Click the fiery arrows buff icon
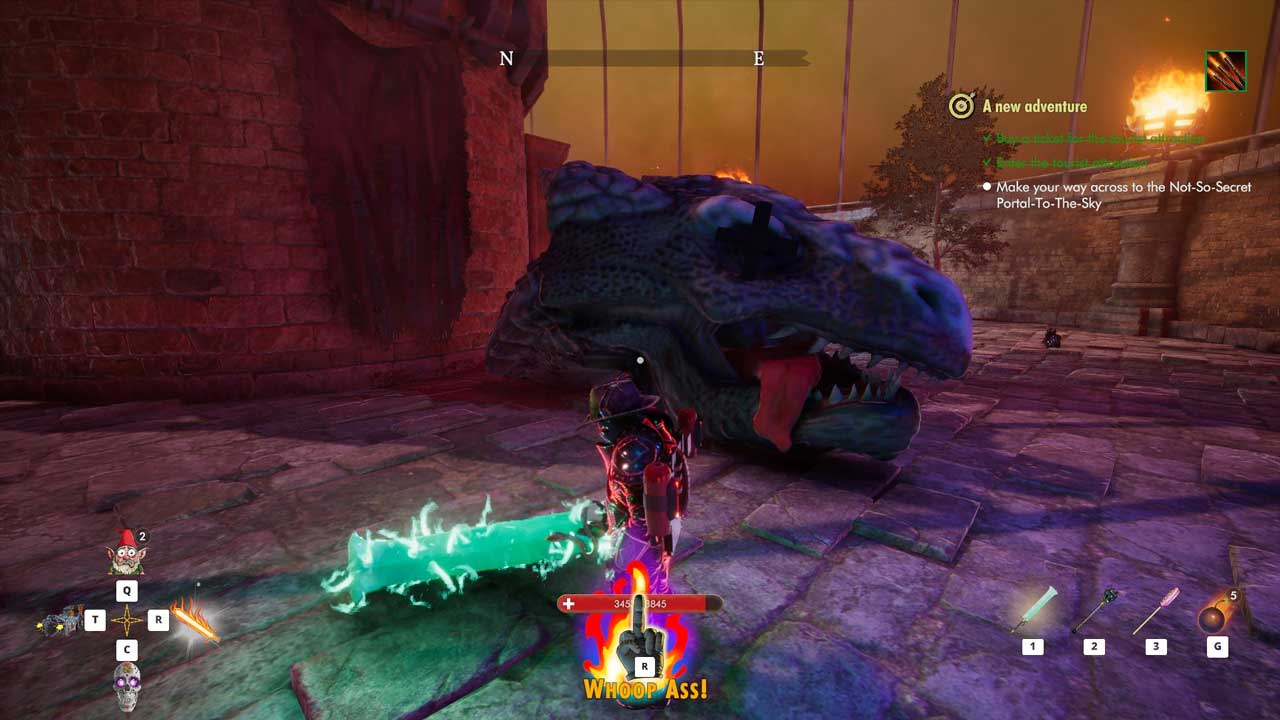Screen dimensions: 1280x720 pyautogui.click(x=1226, y=71)
